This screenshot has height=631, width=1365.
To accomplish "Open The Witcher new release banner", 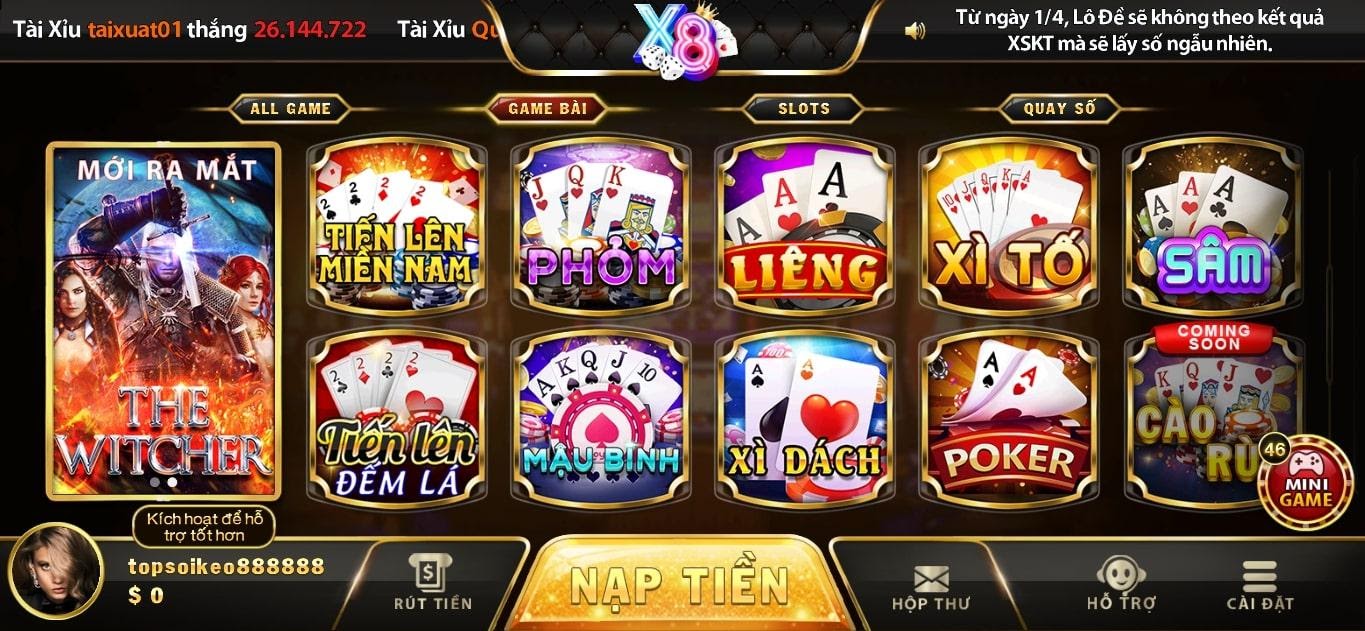I will click(164, 320).
